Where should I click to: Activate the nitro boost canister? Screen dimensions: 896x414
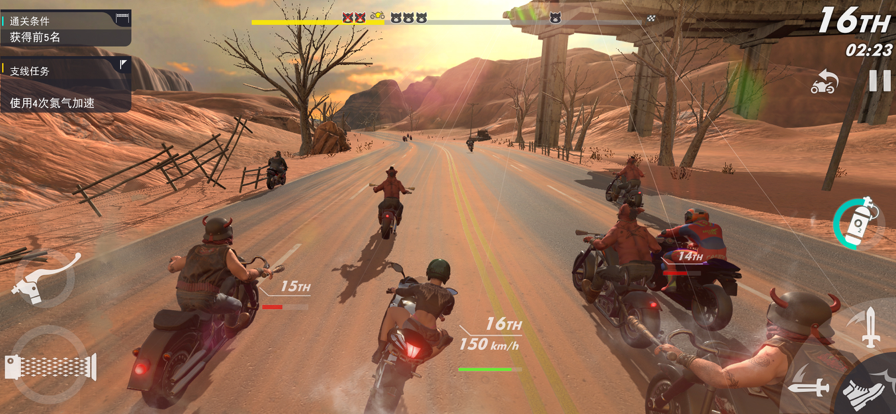pyautogui.click(x=857, y=220)
